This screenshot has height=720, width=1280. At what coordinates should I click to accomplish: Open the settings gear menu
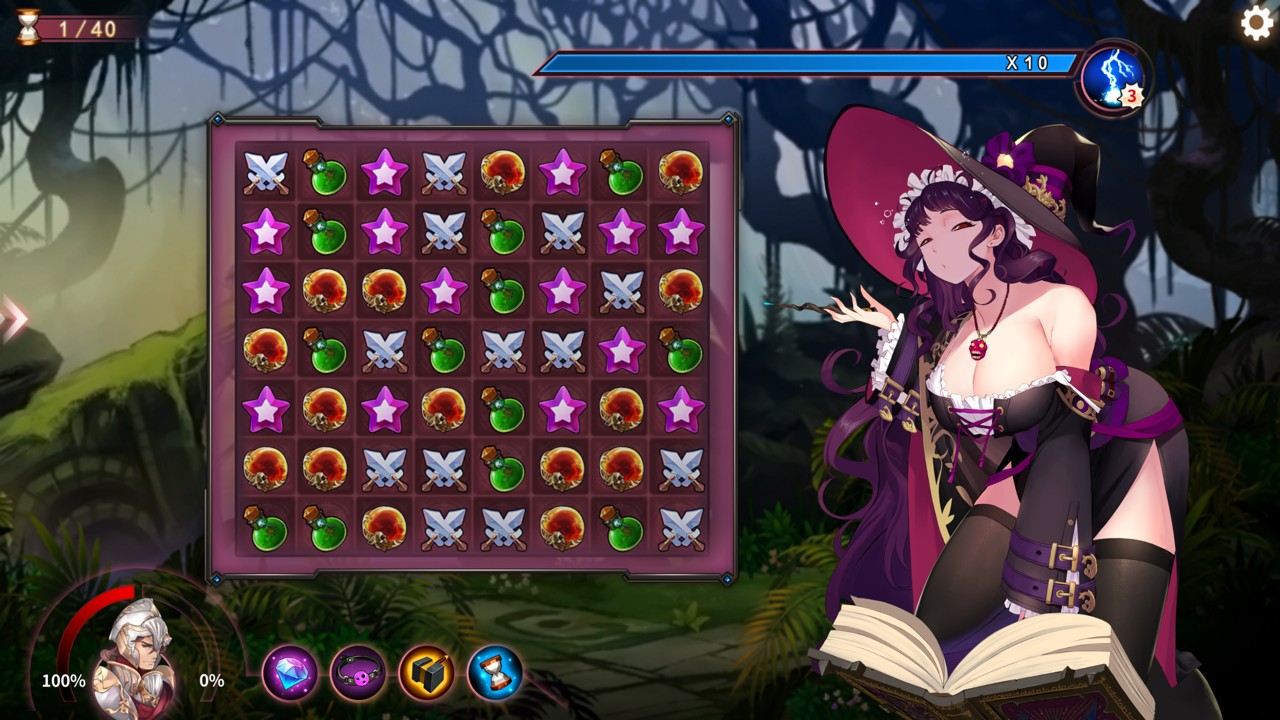[x=1257, y=23]
